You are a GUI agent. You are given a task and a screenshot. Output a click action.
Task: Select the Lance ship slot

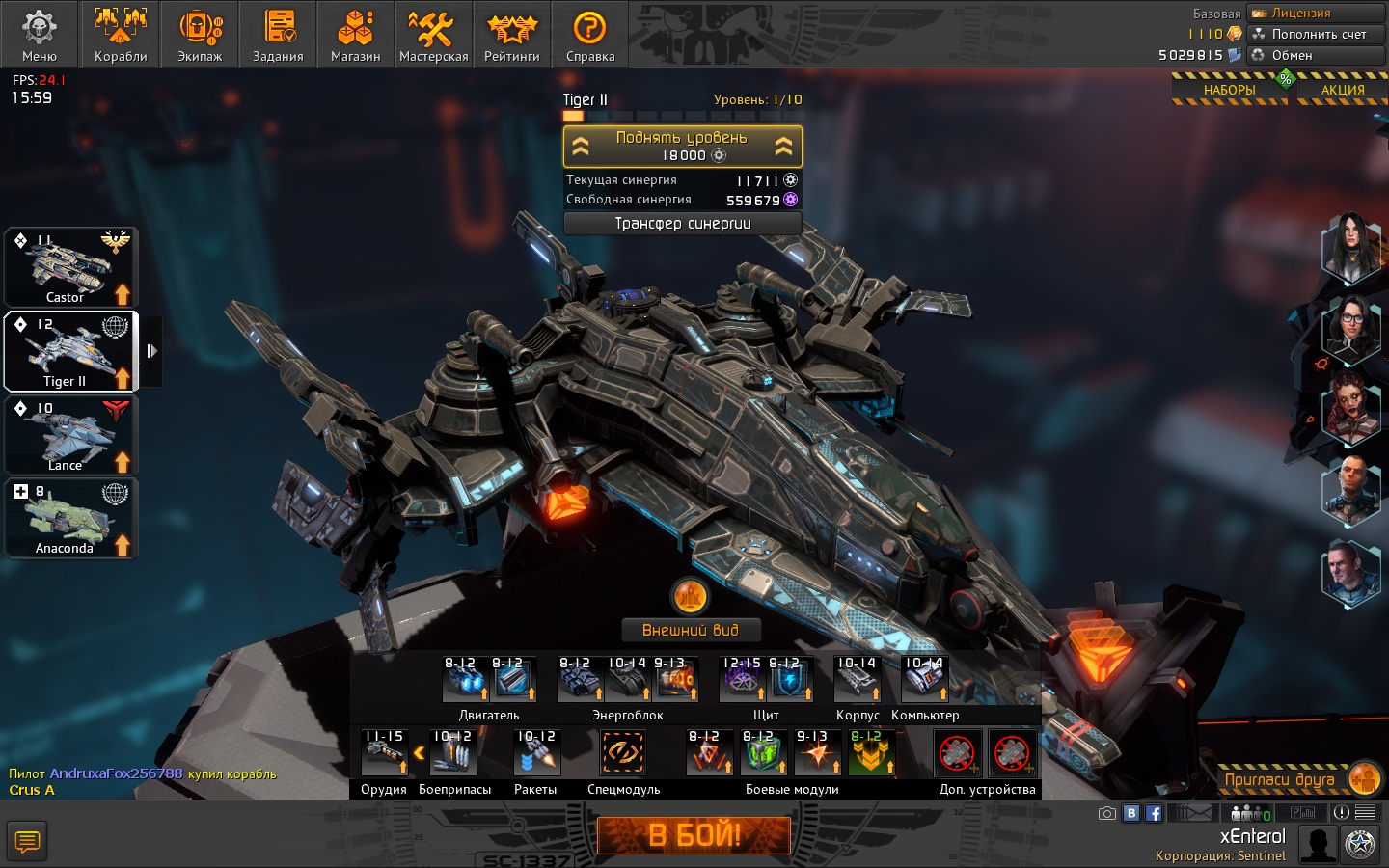click(71, 436)
